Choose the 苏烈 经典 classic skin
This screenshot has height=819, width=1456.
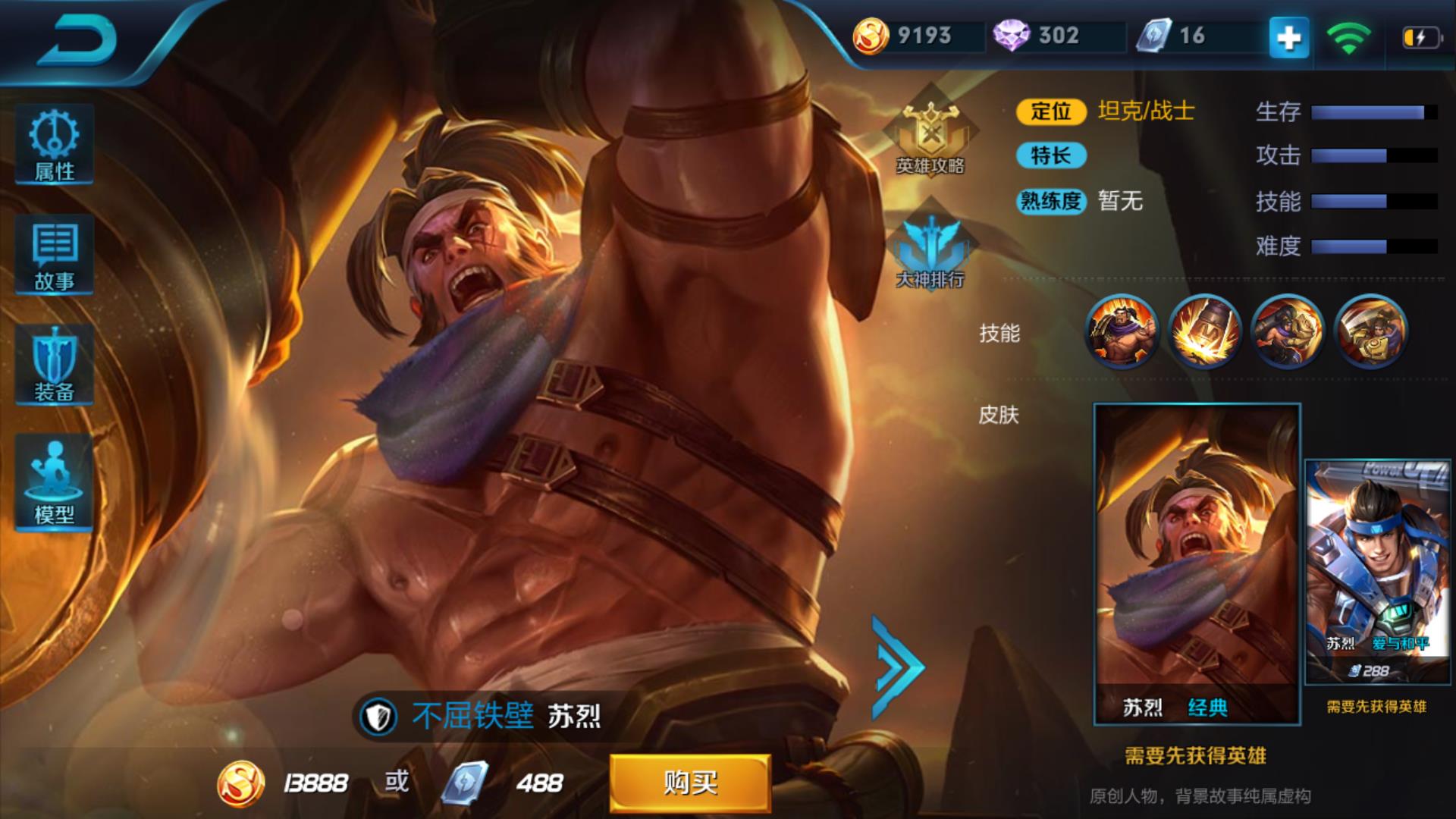(1197, 564)
